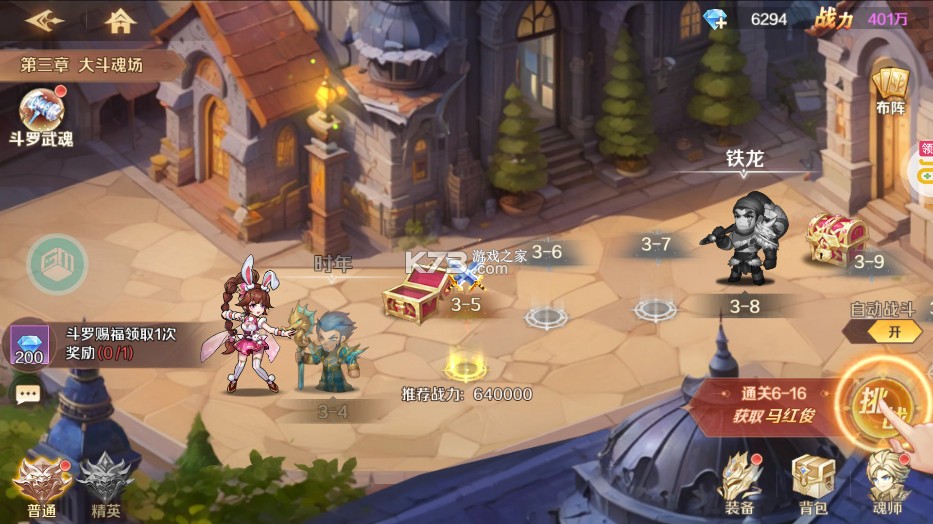Screen dimensions: 933x524
Task: Switch to the 普通 difficulty tab
Action: coord(42,483)
